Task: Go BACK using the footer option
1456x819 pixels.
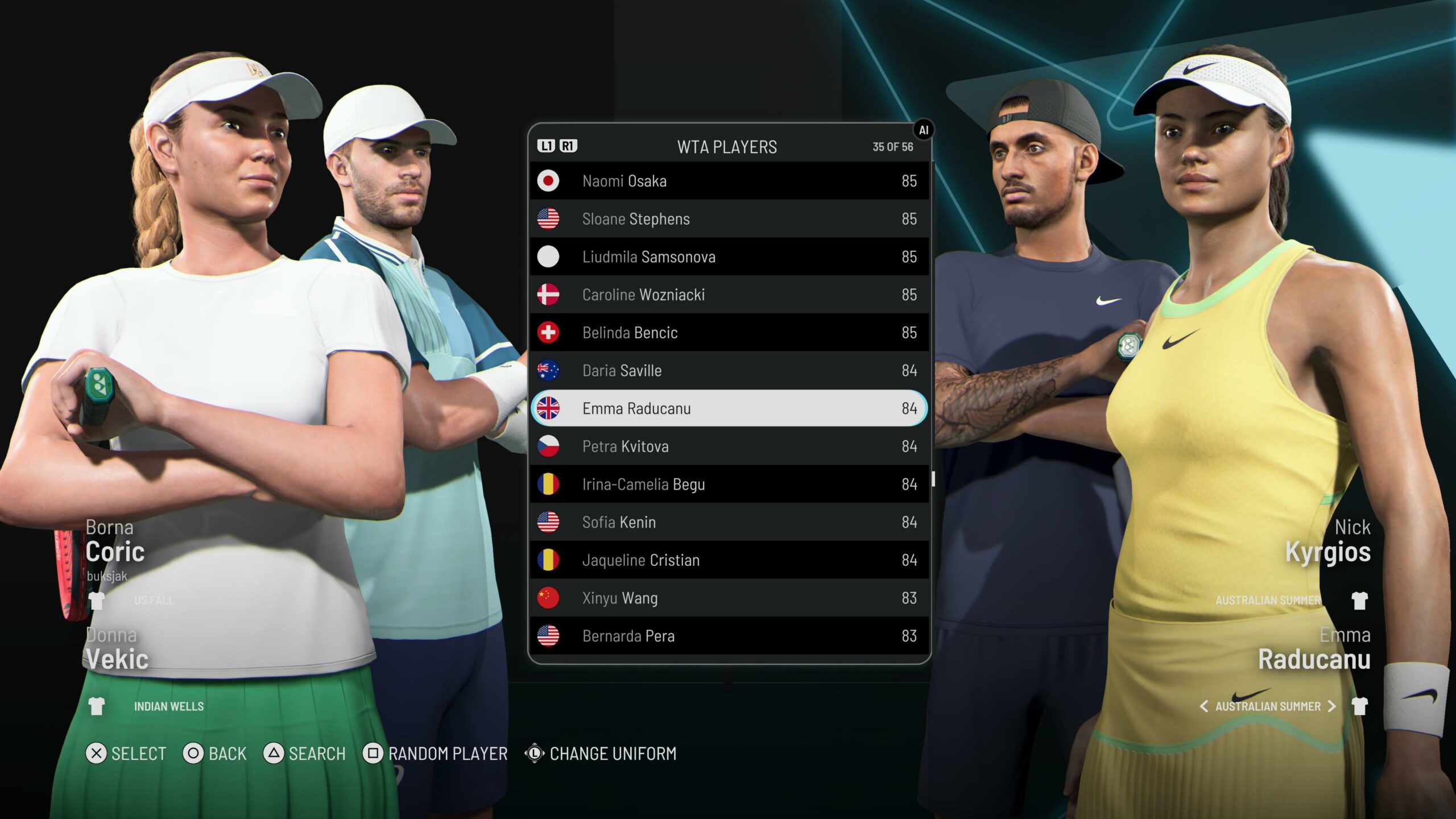Action: point(215,754)
